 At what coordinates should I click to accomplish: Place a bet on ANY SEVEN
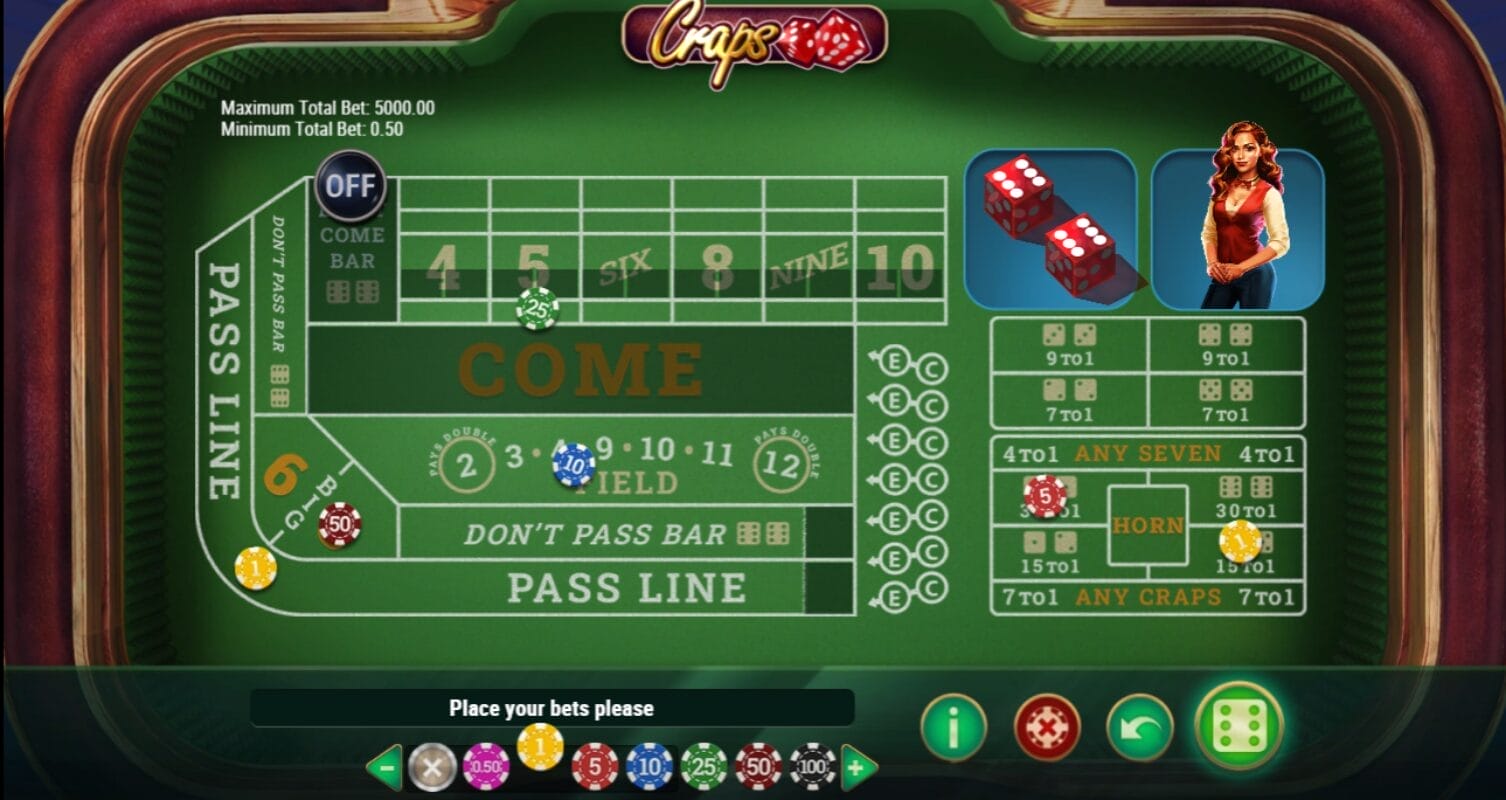point(1147,454)
